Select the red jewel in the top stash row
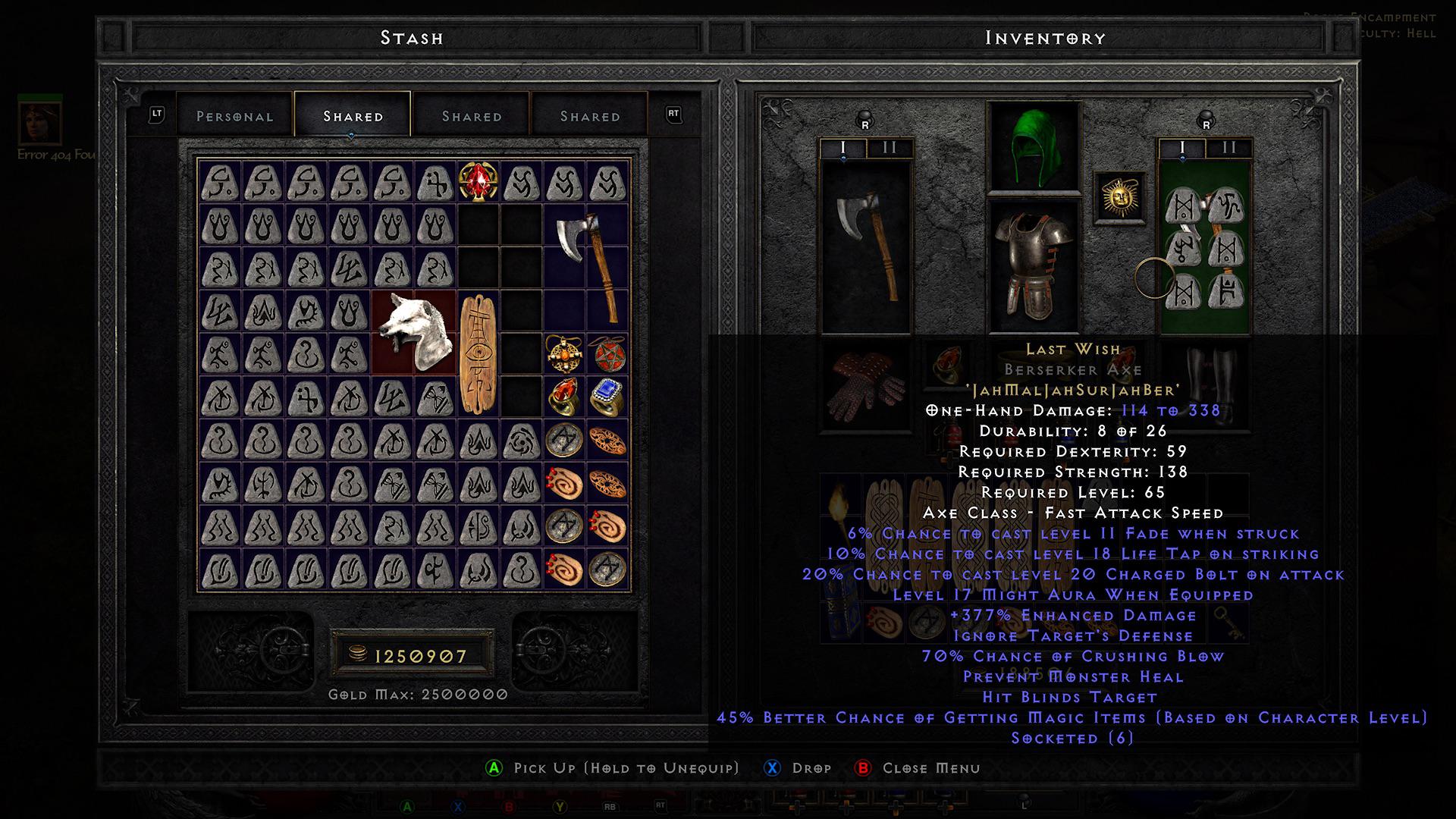Image resolution: width=1456 pixels, height=819 pixels. point(476,182)
